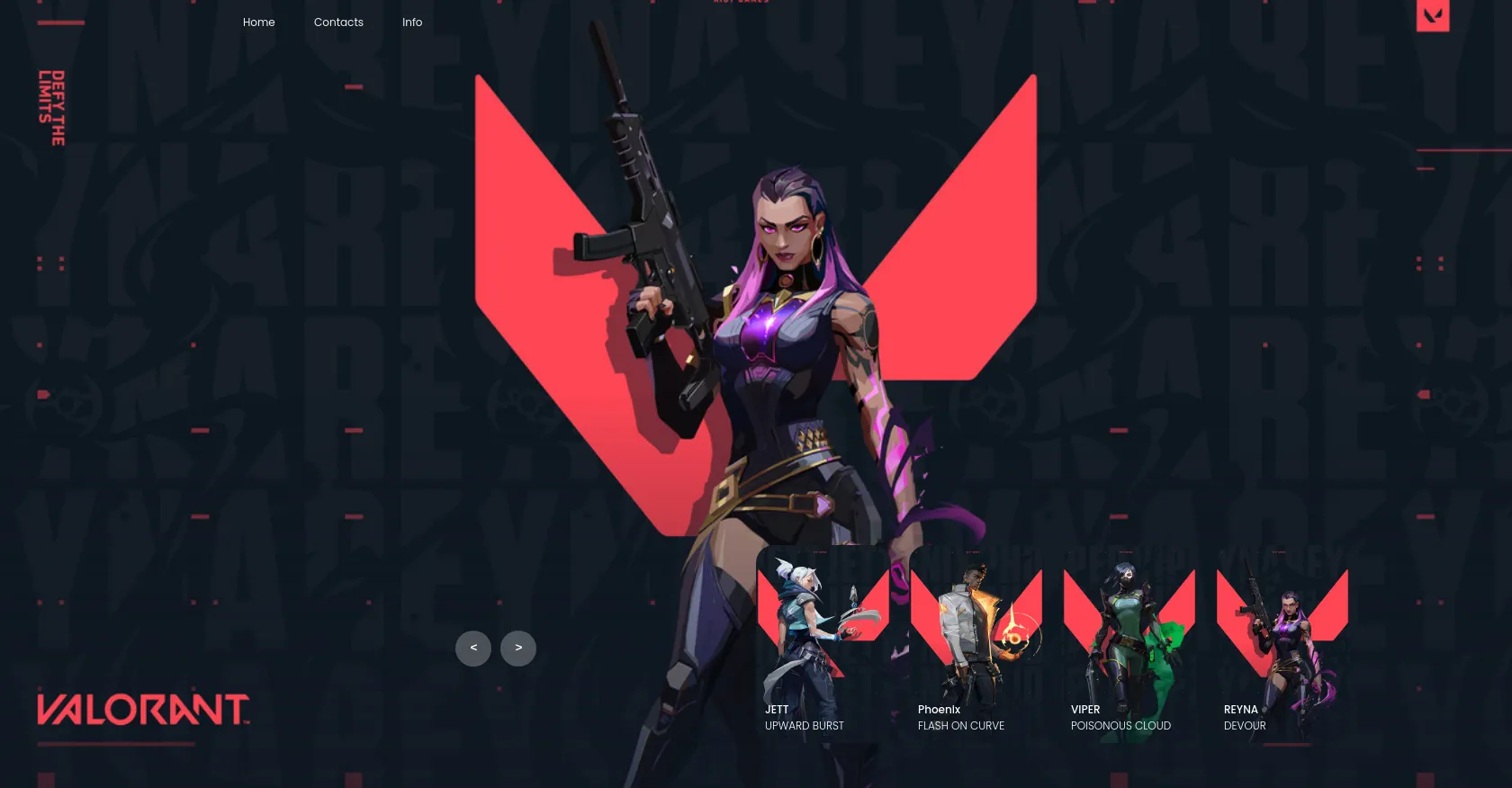
Task: Show the previous agent with the left arrow
Action: tap(473, 649)
